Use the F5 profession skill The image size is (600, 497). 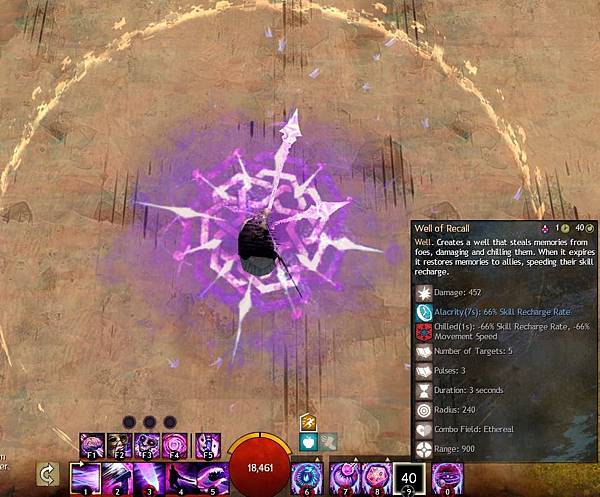(x=207, y=443)
